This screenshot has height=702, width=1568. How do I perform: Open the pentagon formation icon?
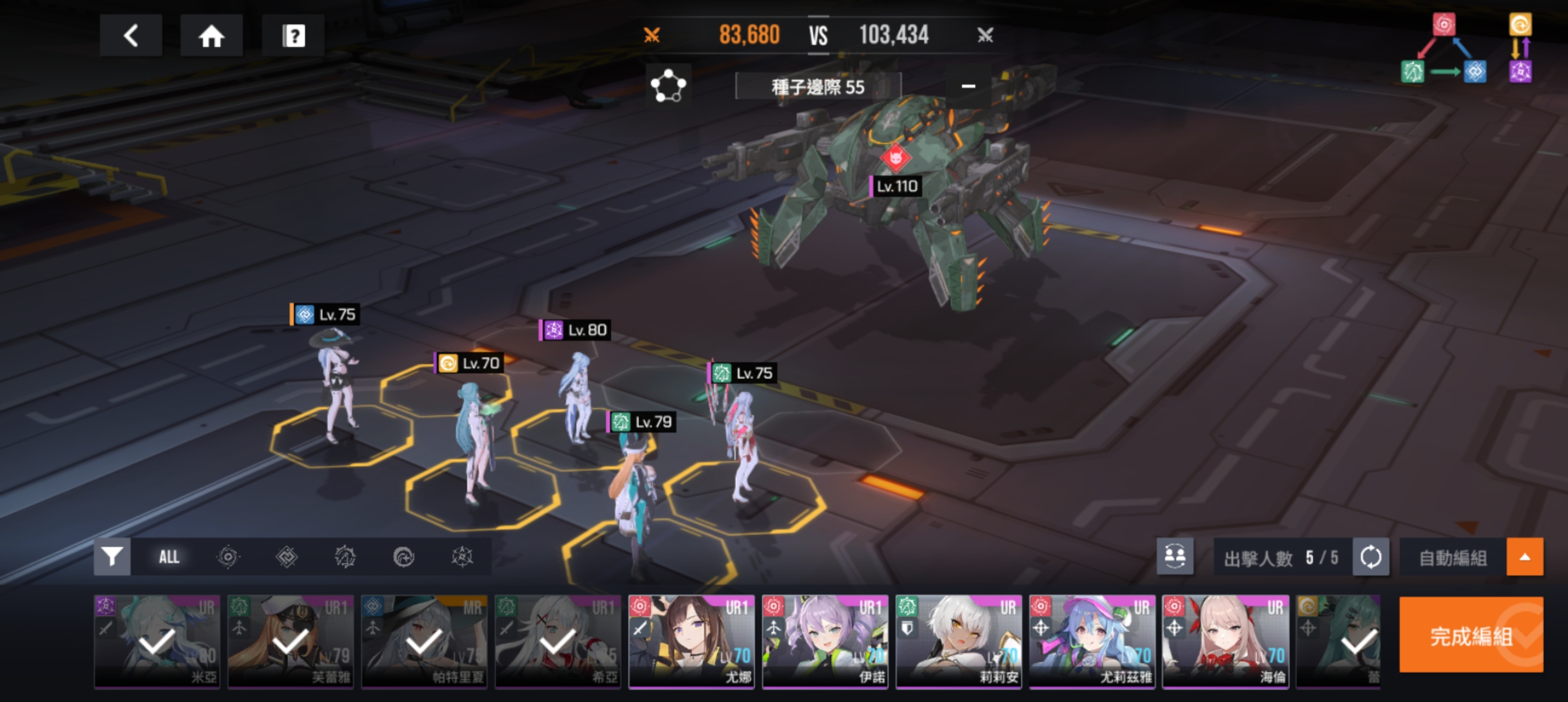pos(668,86)
